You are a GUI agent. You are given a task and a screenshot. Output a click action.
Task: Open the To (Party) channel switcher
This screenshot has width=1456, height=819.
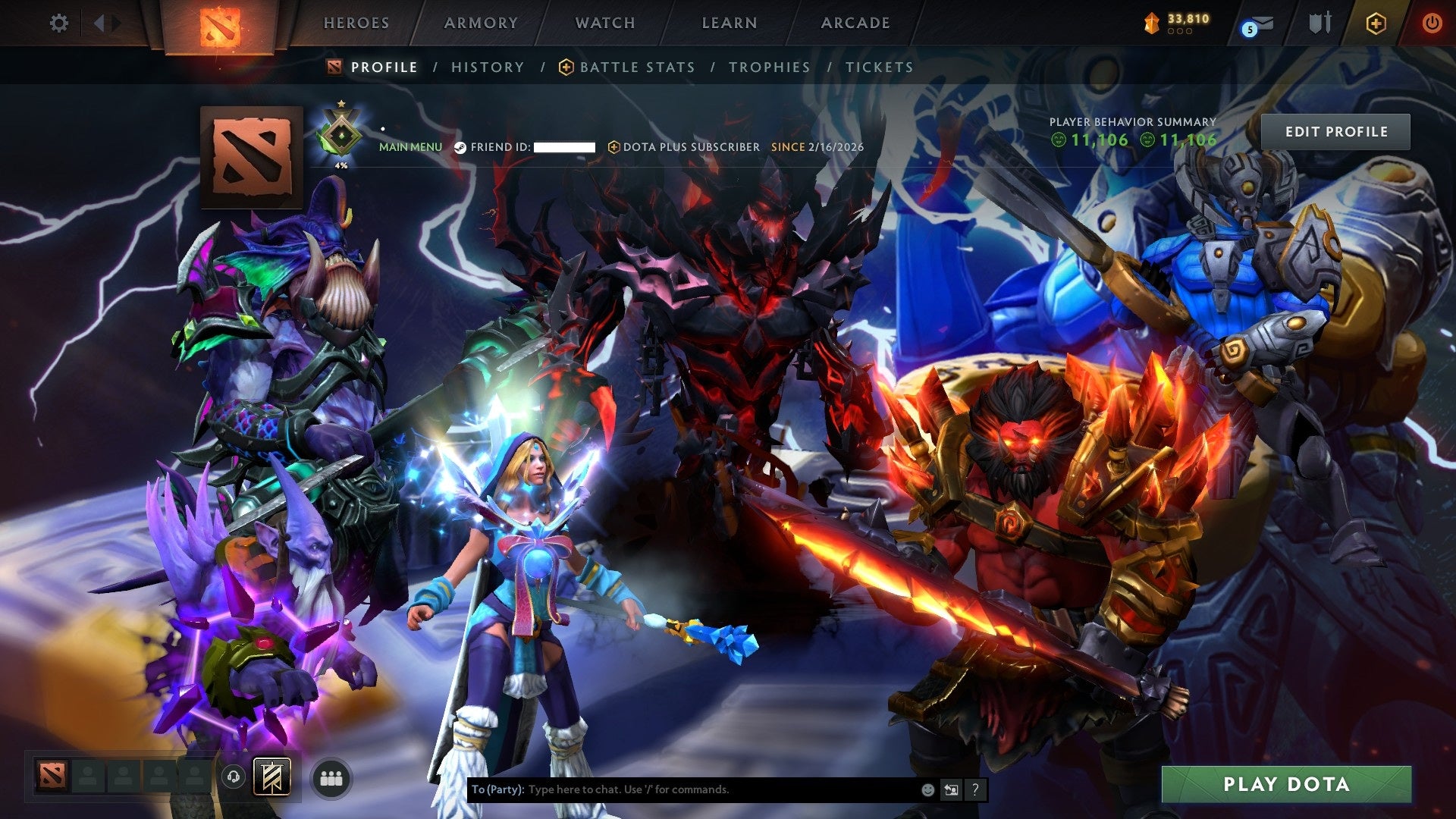click(497, 789)
